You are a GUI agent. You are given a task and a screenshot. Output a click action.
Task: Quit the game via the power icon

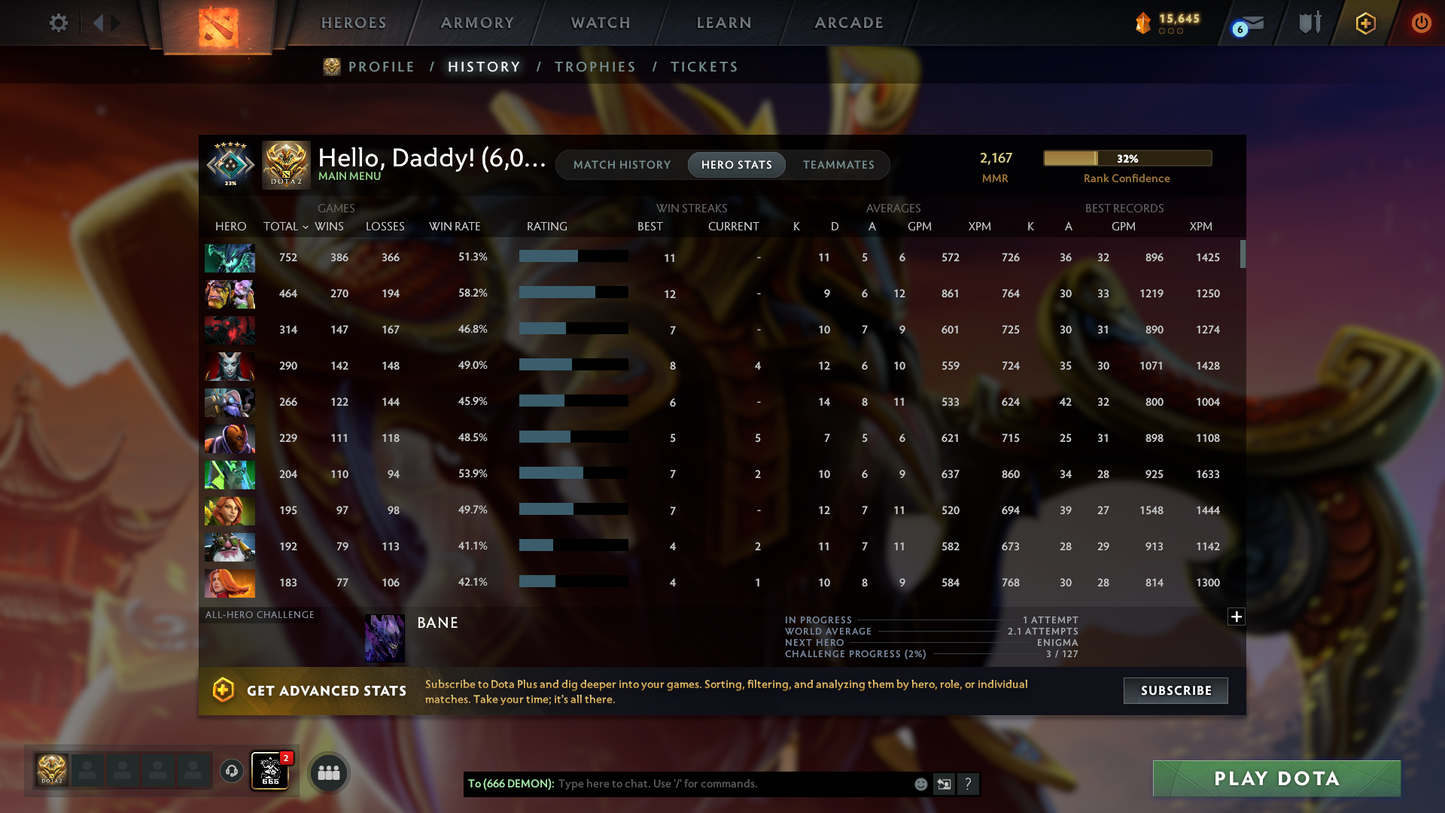(x=1421, y=22)
